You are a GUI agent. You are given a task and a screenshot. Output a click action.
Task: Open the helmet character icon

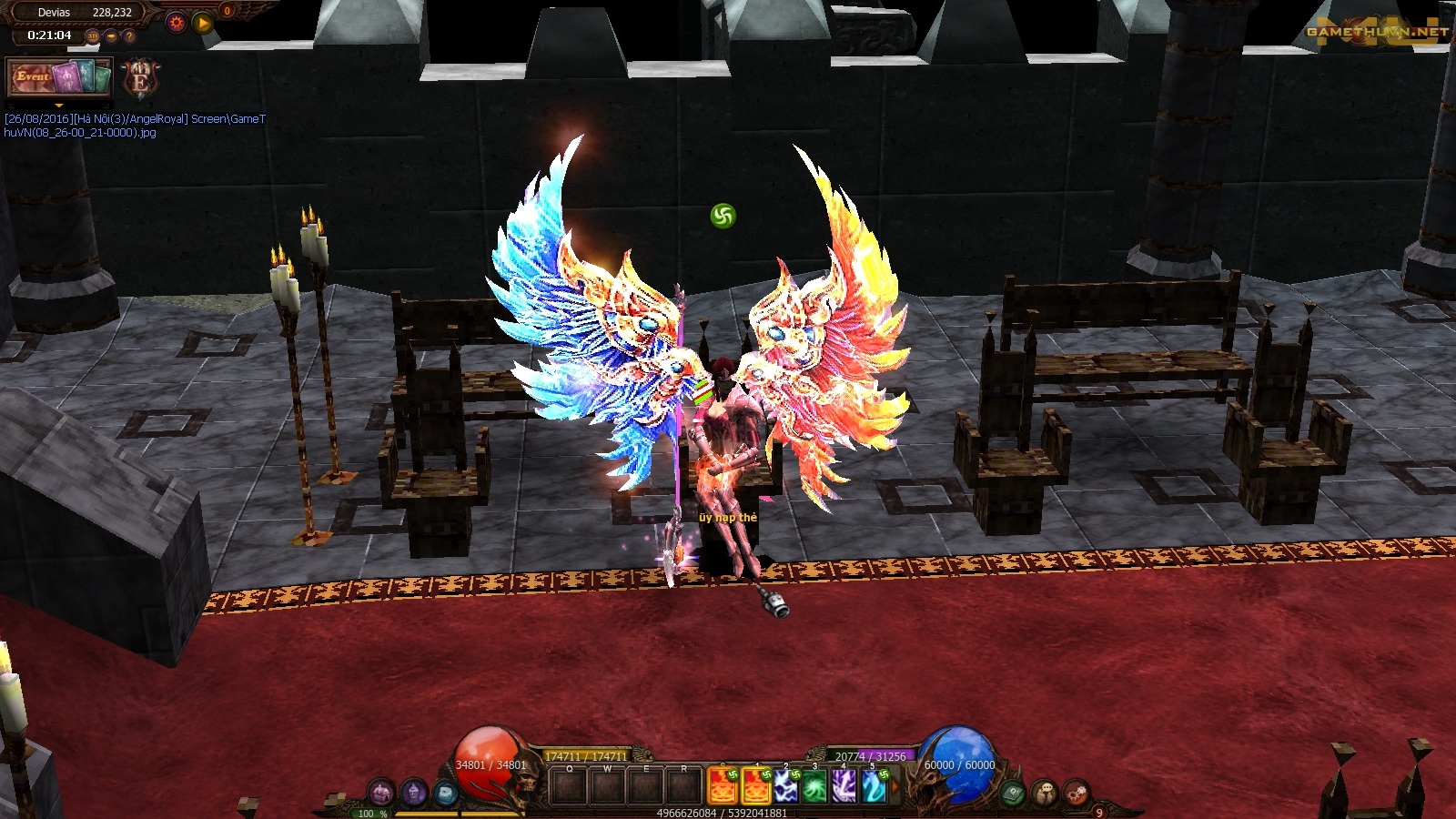[x=413, y=793]
